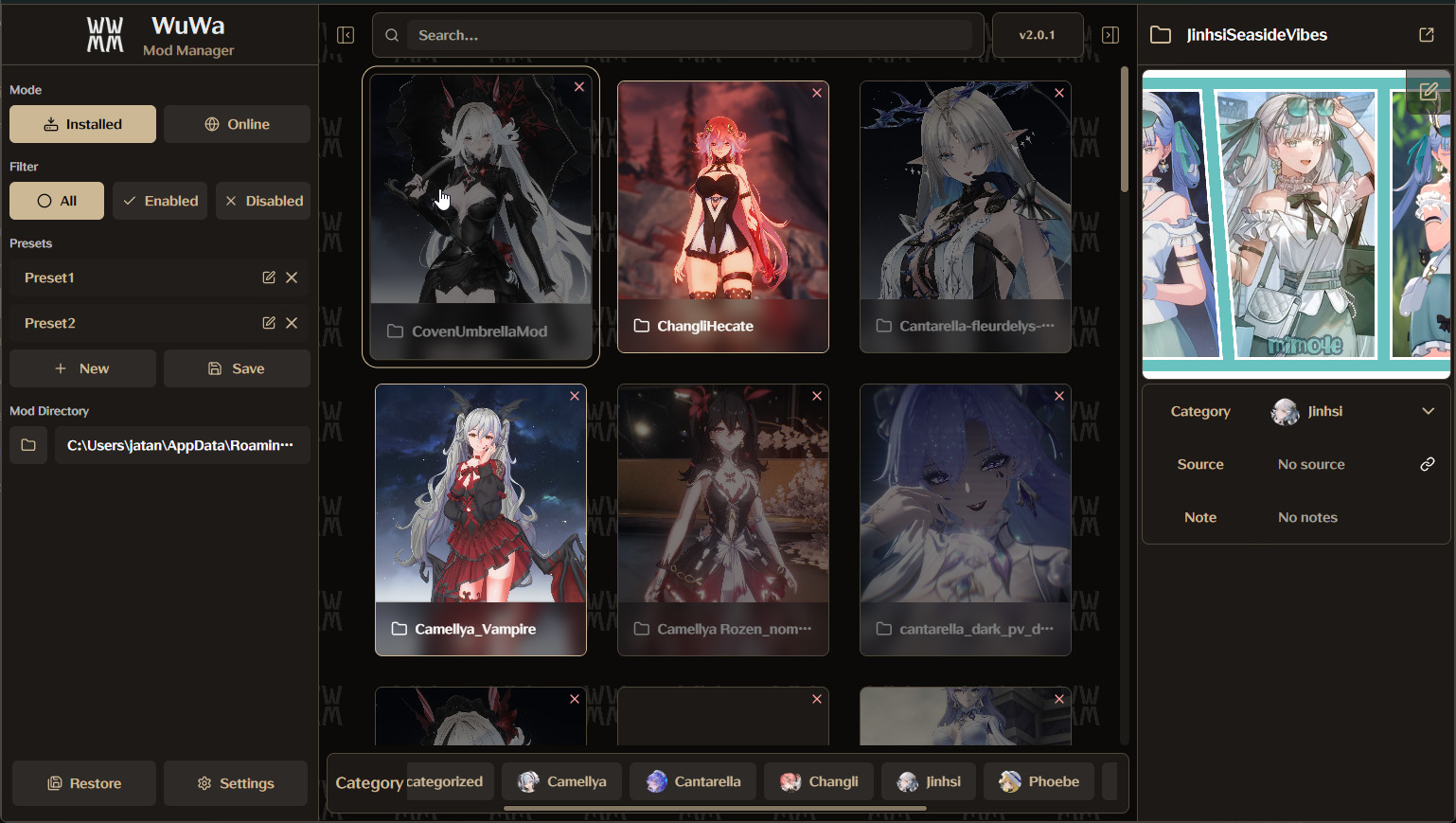Enable the Disabled filter
Image resolution: width=1456 pixels, height=823 pixels.
coord(263,200)
